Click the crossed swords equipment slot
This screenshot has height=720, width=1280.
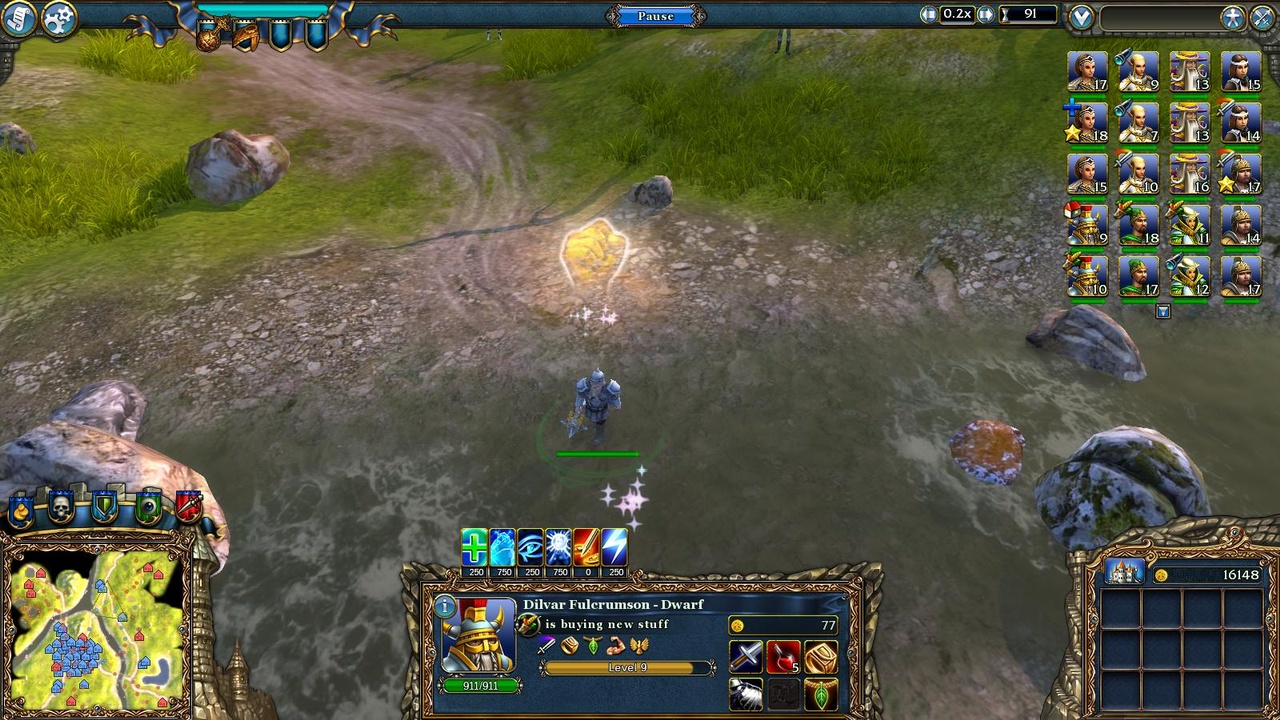click(x=744, y=657)
